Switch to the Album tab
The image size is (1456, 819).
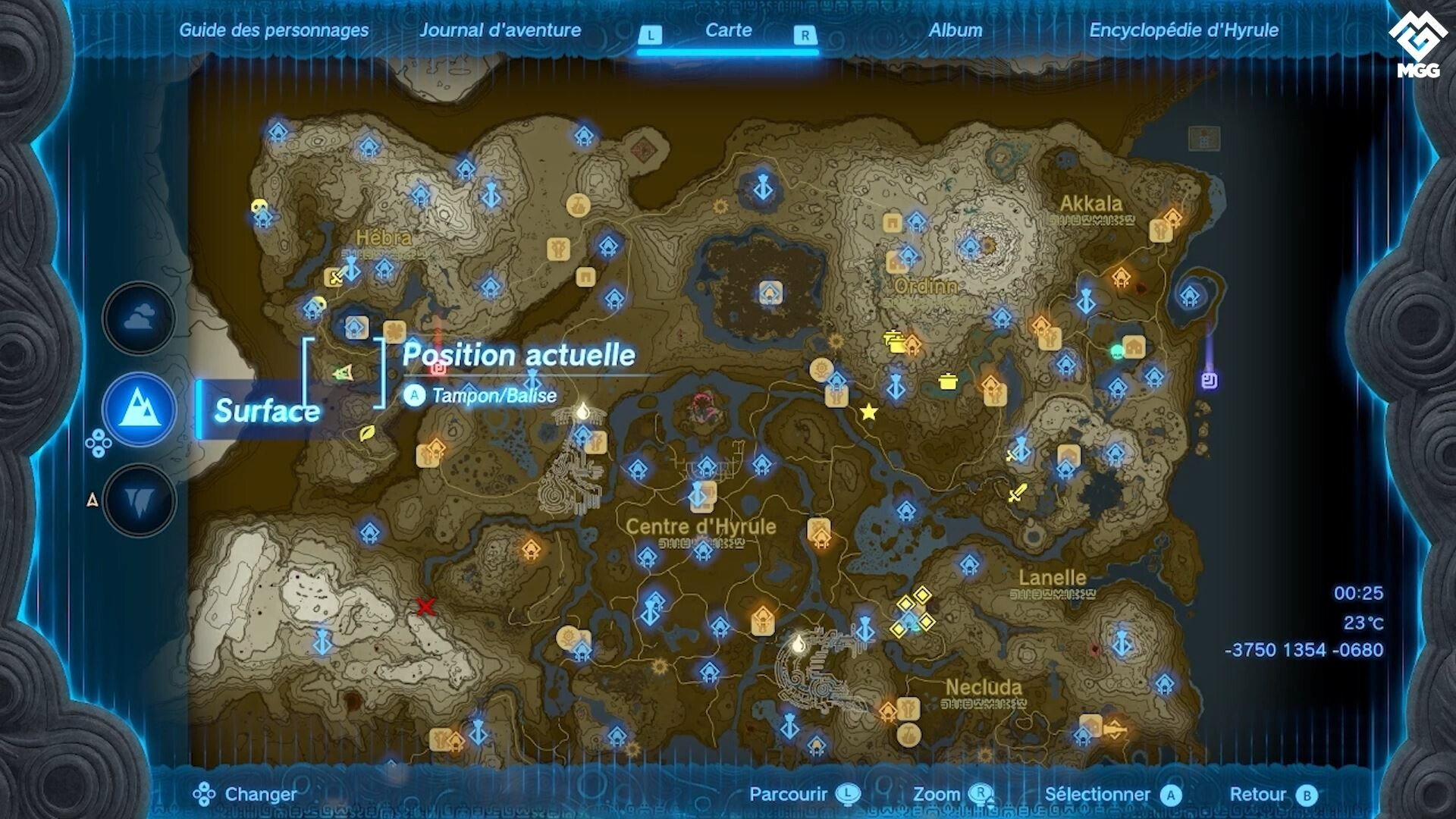click(954, 31)
